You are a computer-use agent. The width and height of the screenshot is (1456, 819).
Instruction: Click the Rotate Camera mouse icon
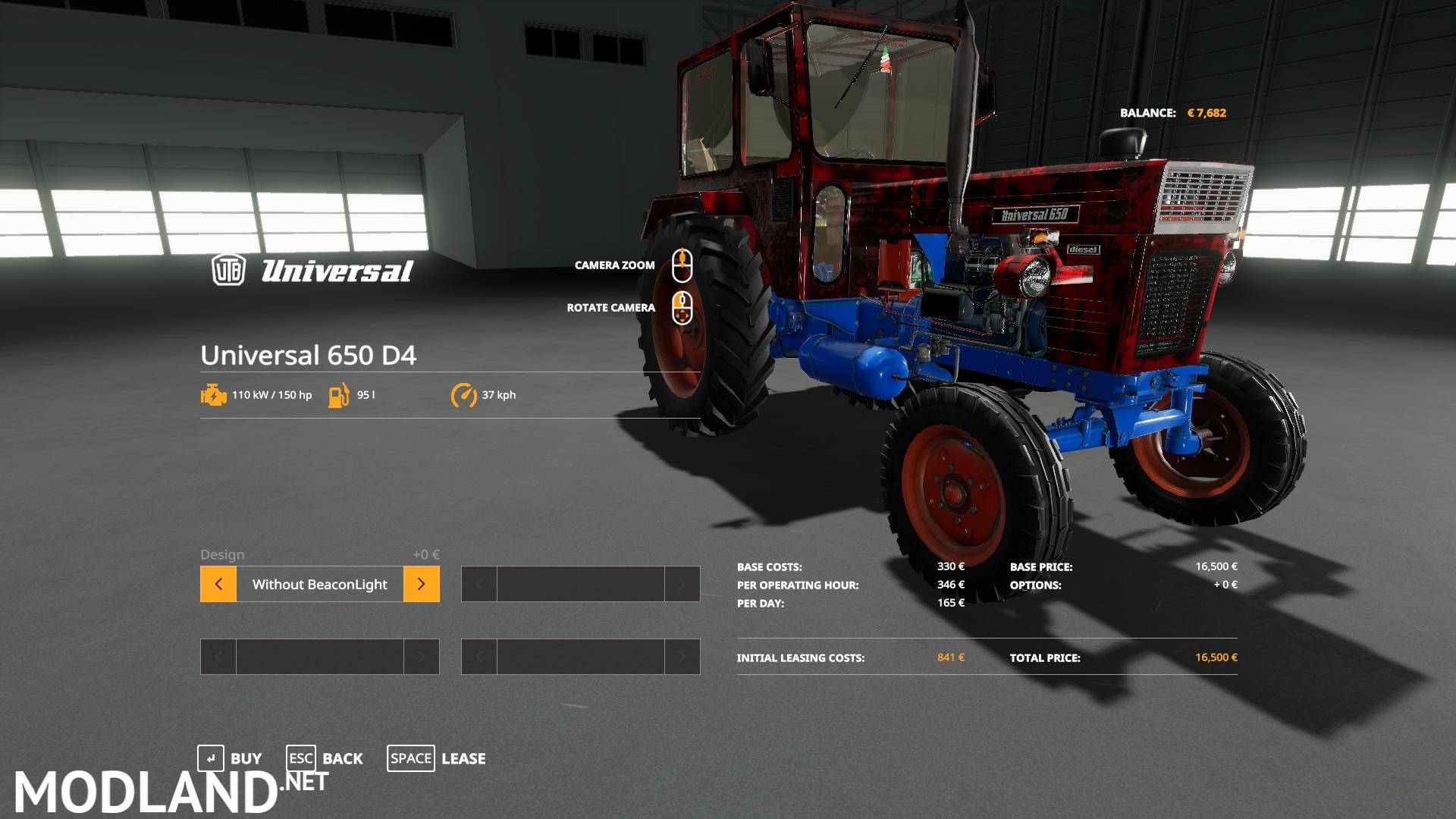click(682, 308)
